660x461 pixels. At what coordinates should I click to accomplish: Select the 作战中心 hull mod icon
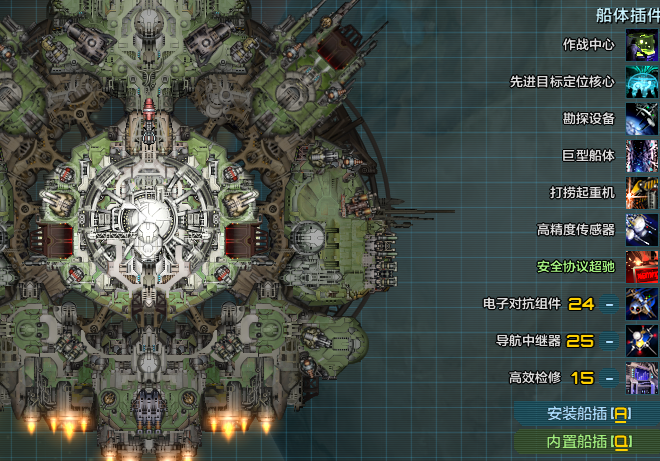(641, 45)
